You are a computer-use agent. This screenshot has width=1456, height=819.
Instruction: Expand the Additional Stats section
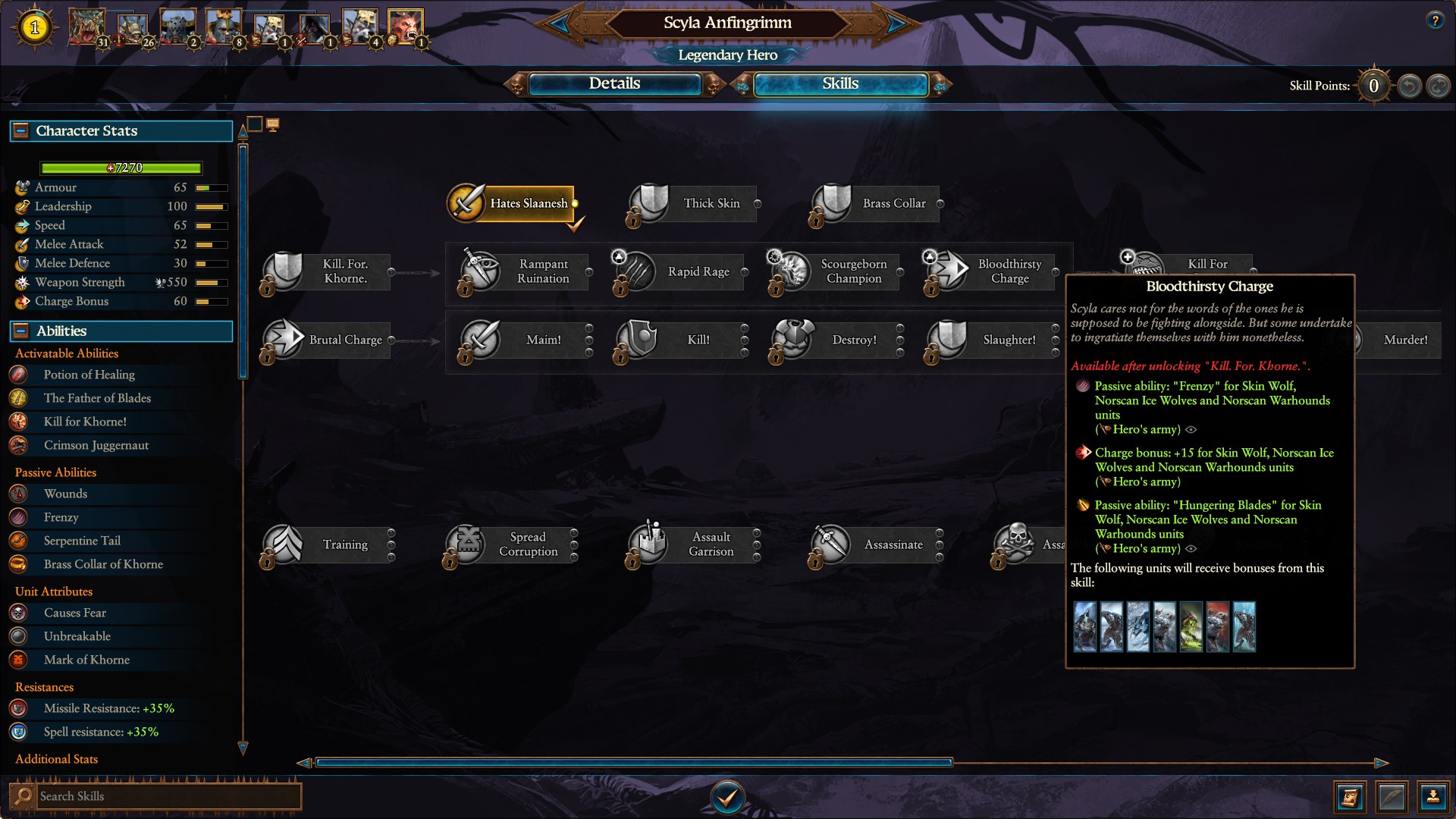[56, 759]
